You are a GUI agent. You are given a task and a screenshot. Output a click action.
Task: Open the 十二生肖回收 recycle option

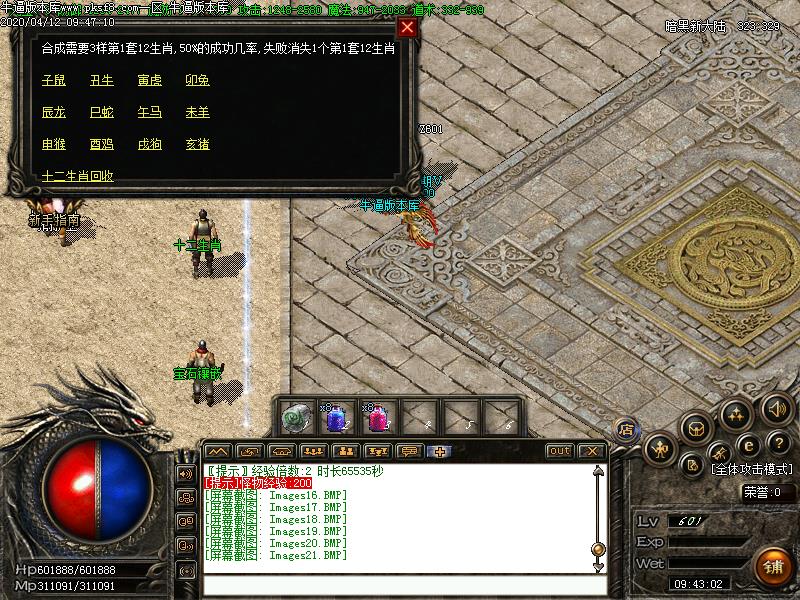pos(77,176)
